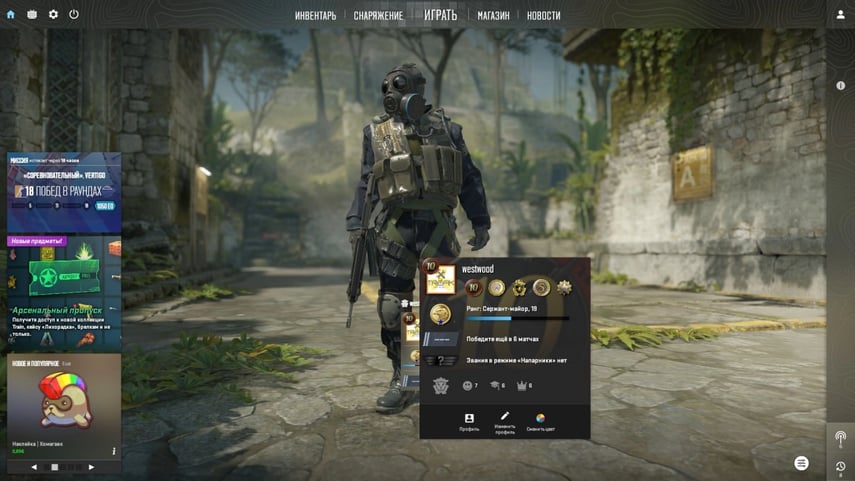The image size is (855, 481).
Task: Open the TV watch icon in the top bar
Action: [32, 15]
